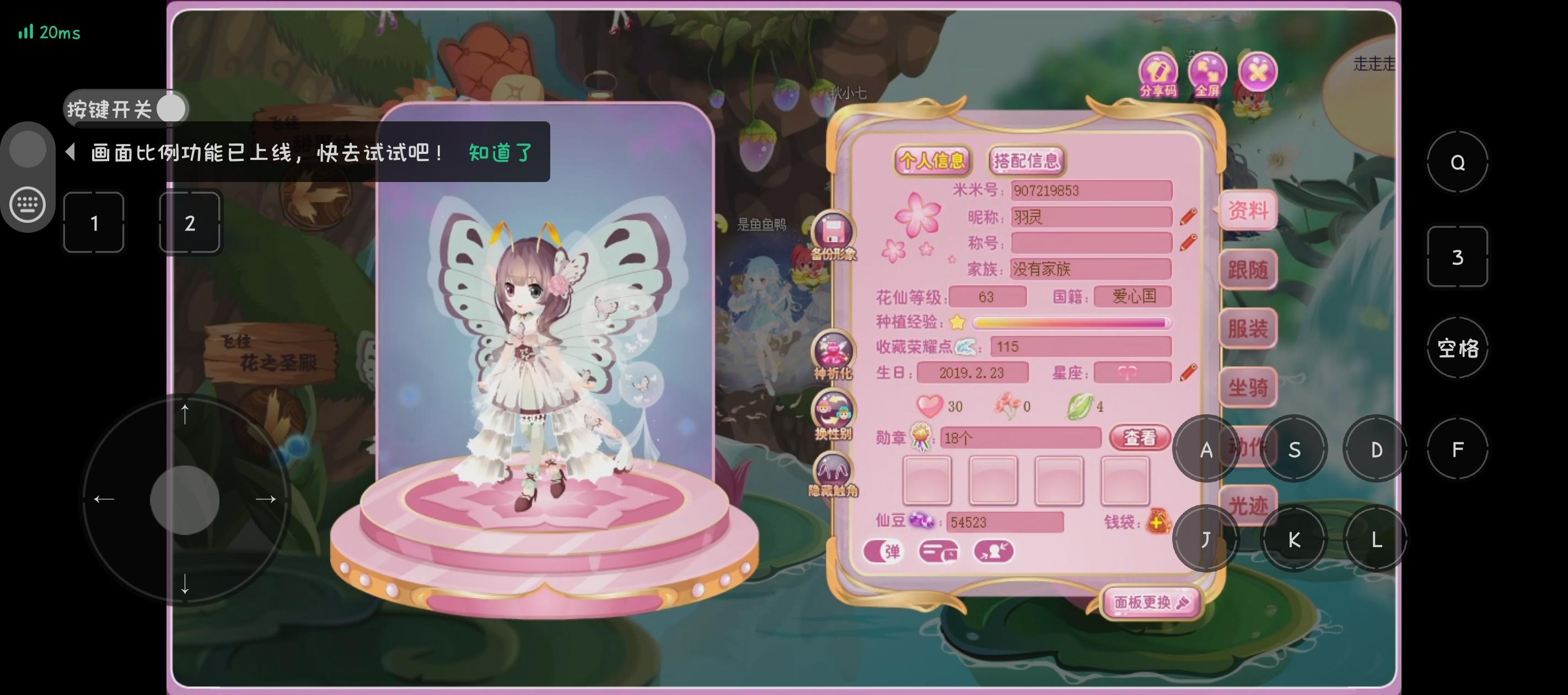Click the wallet icon next to the chat toggle

(940, 550)
